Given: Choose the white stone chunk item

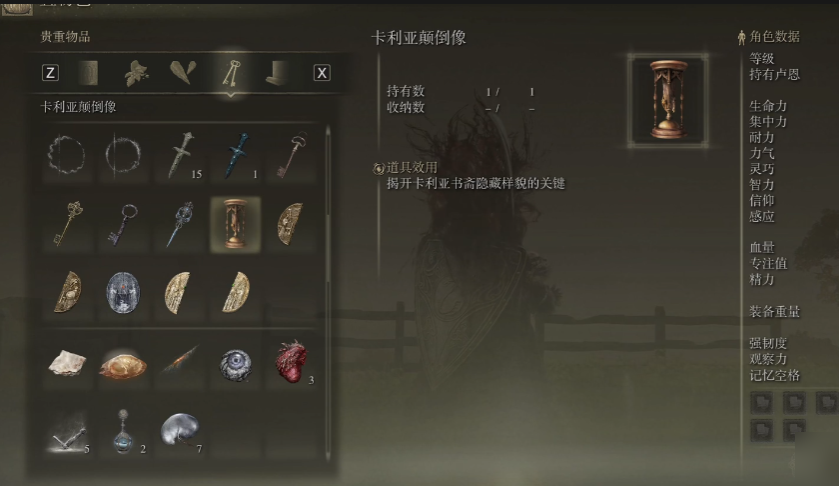Looking at the screenshot, I should (x=69, y=363).
